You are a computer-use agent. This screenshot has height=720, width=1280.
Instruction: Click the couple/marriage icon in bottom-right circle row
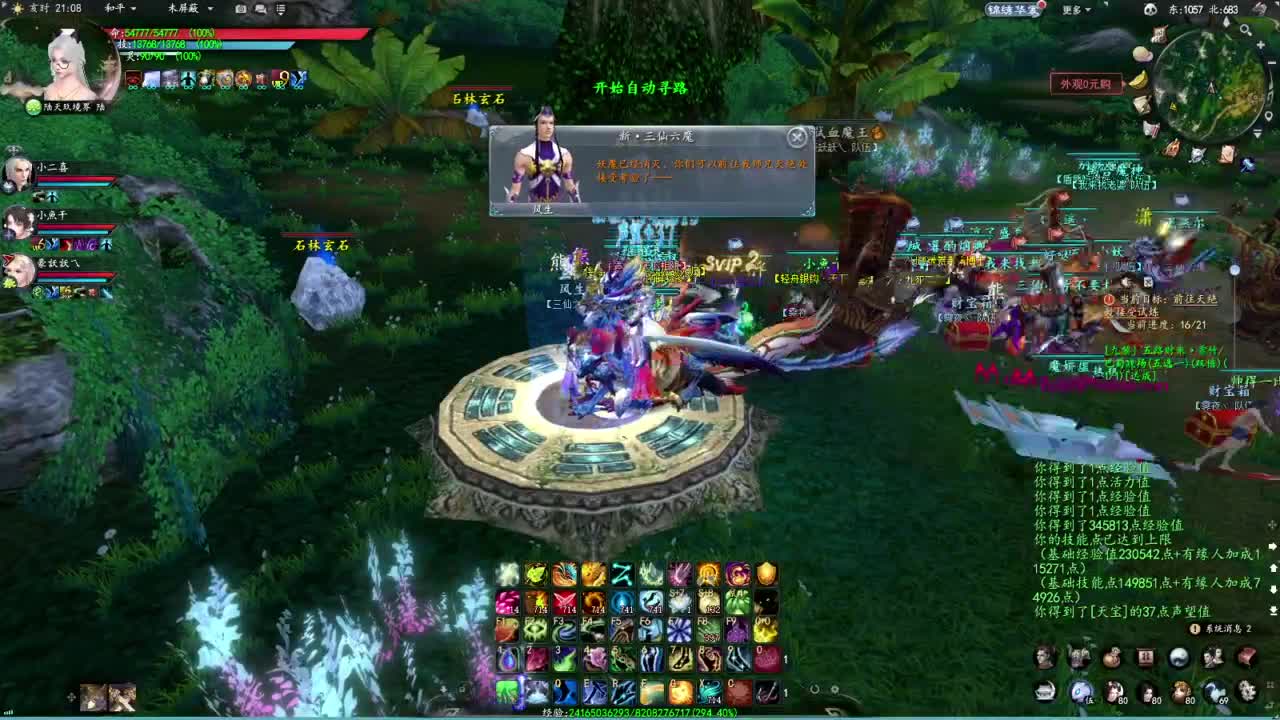point(1211,658)
